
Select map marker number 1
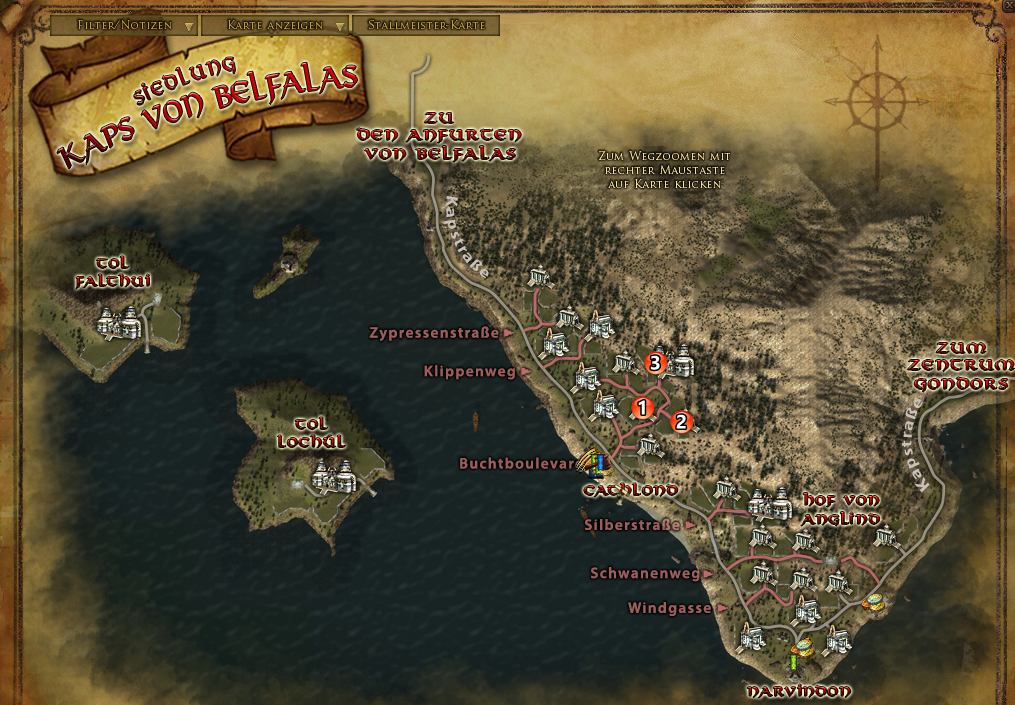[x=642, y=407]
